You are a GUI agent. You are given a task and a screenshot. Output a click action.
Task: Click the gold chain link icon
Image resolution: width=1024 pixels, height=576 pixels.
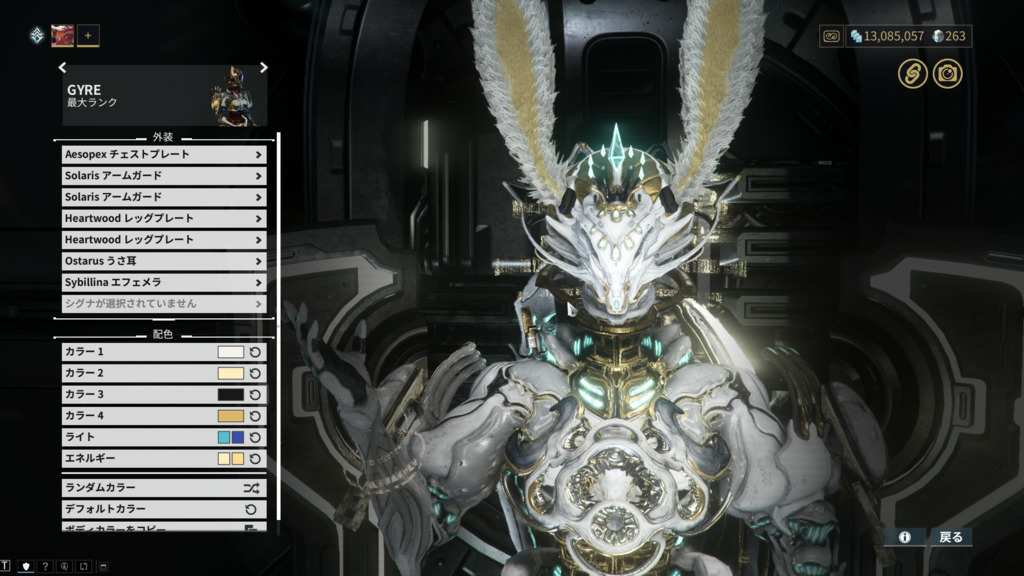click(x=911, y=73)
